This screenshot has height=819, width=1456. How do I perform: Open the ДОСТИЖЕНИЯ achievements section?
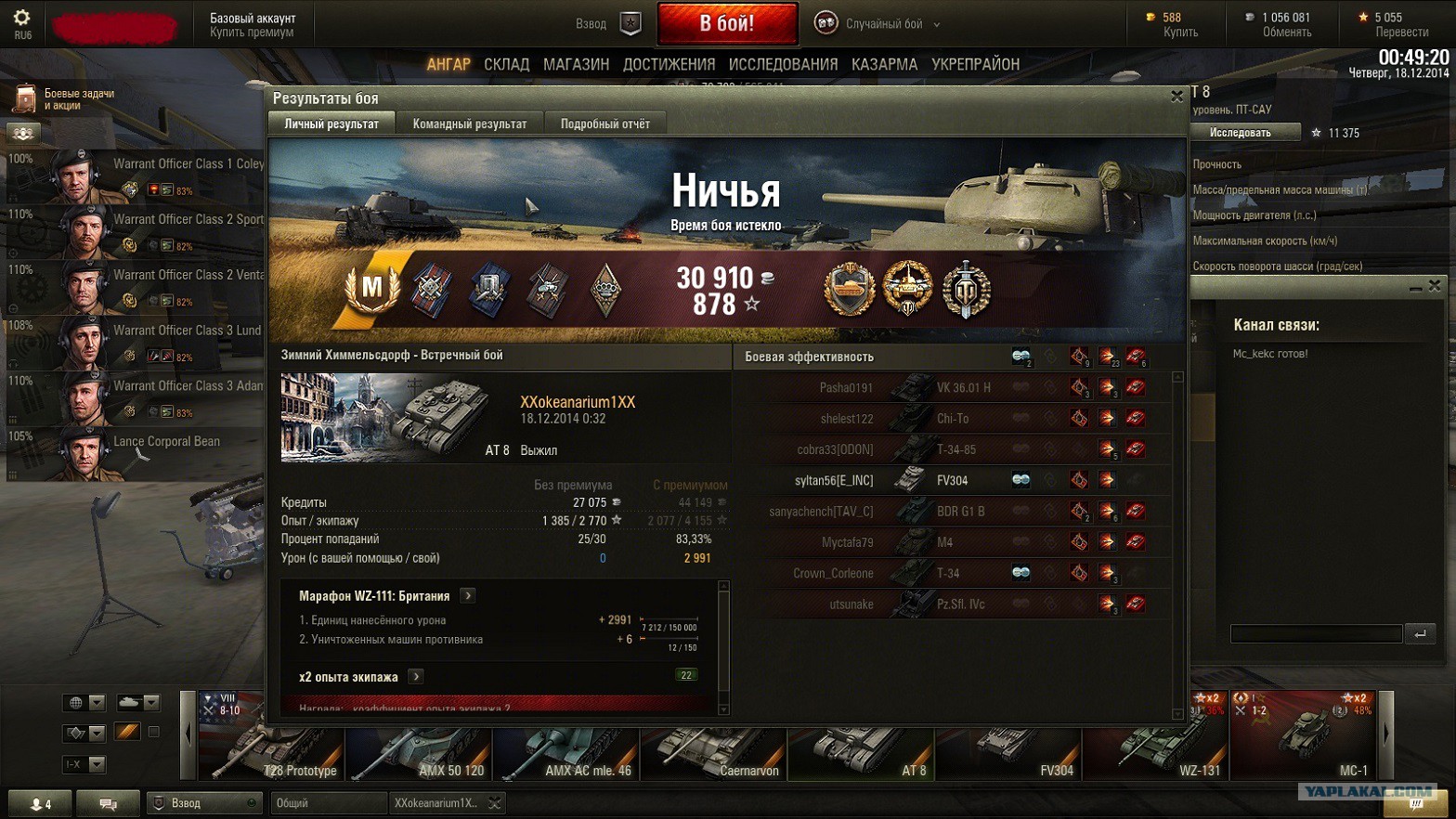(x=669, y=64)
